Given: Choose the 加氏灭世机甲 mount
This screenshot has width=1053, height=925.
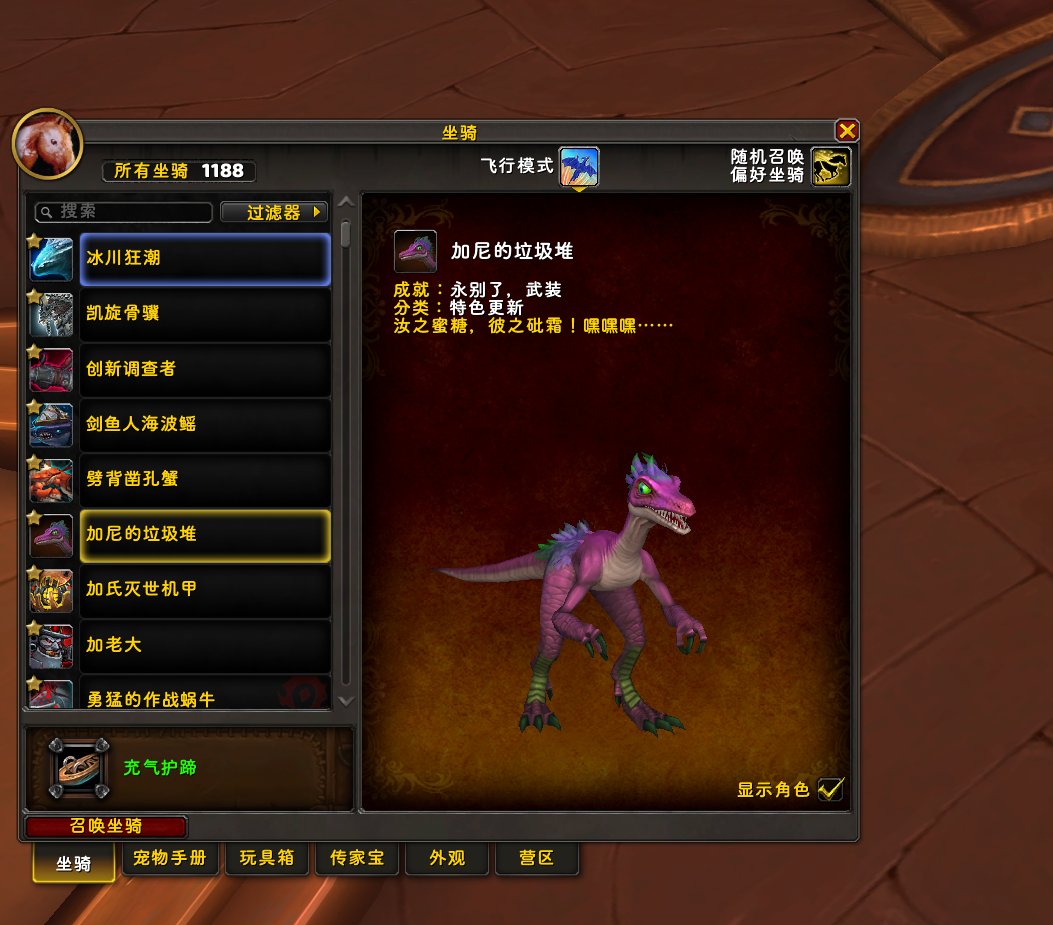Looking at the screenshot, I should (204, 590).
